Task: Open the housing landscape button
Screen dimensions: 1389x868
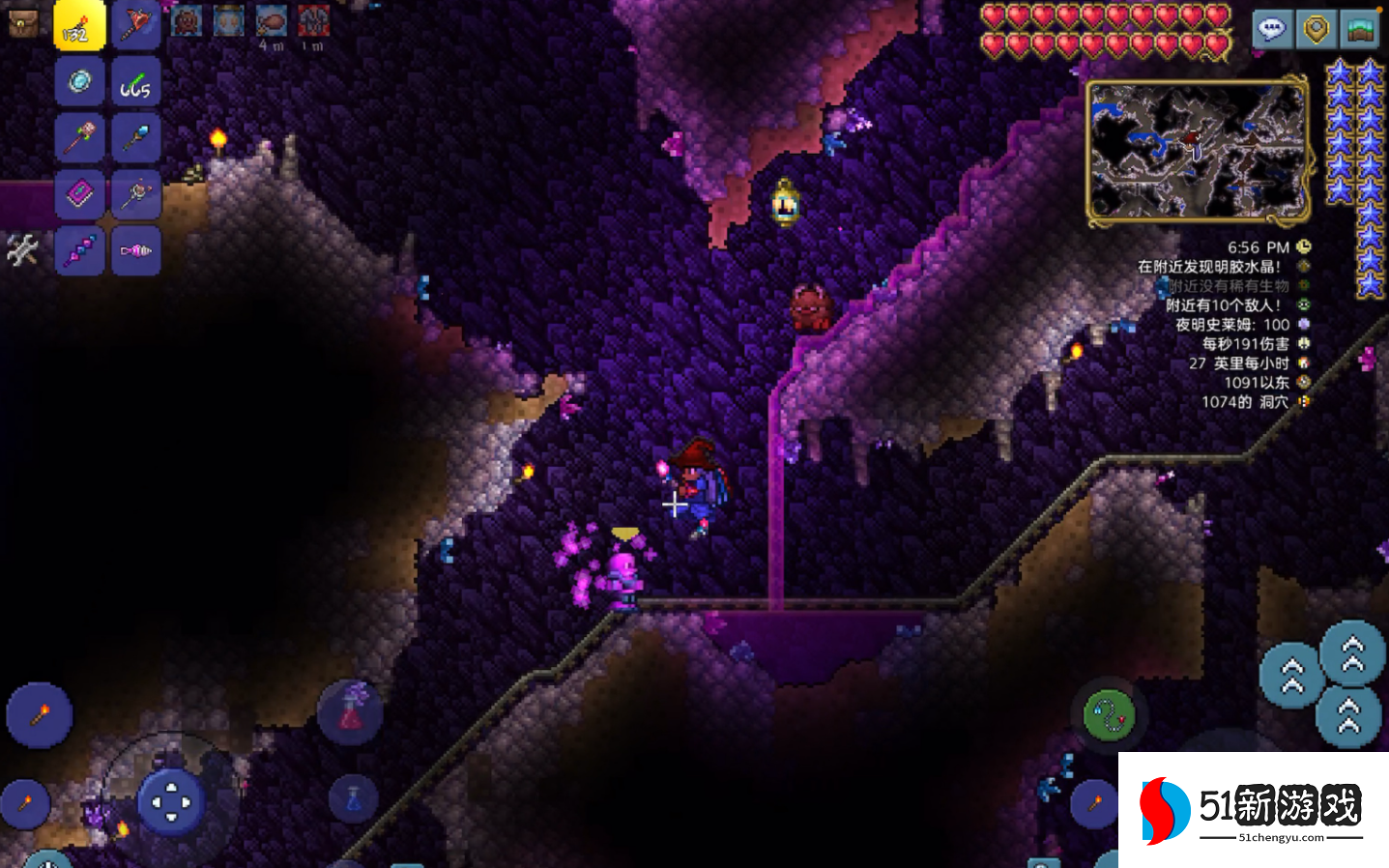Action: [1360, 29]
